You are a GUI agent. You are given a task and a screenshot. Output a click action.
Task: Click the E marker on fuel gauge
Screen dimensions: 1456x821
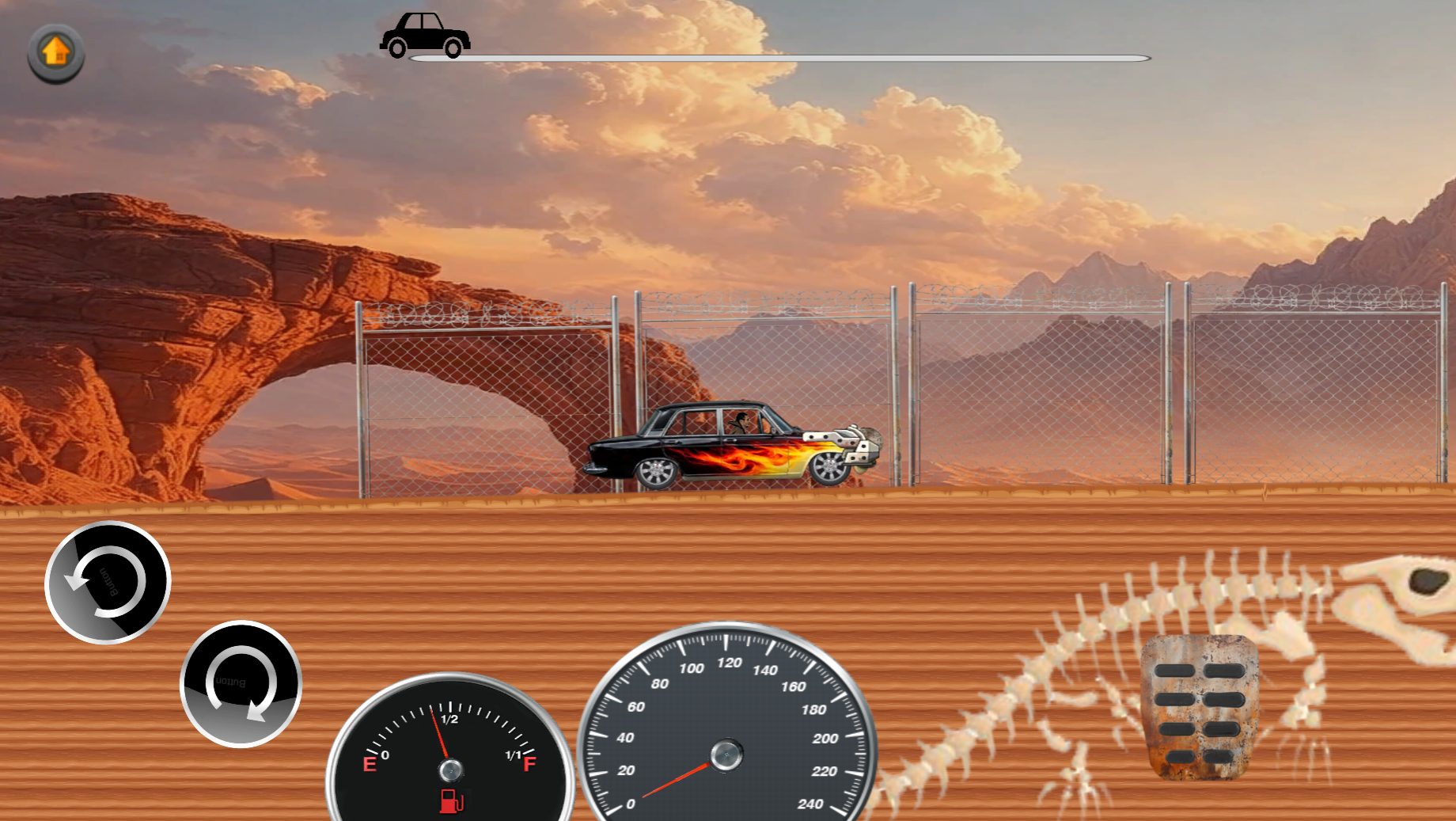pyautogui.click(x=369, y=765)
